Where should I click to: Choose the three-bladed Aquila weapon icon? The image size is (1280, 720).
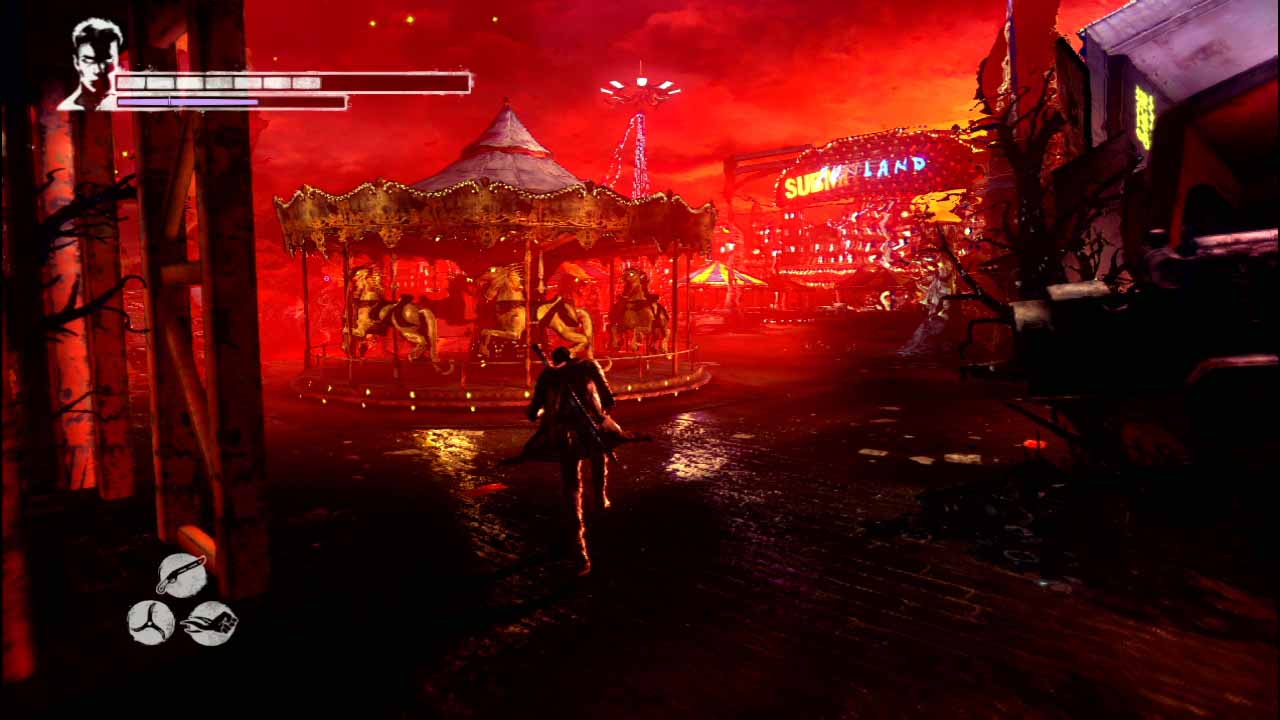tap(151, 622)
